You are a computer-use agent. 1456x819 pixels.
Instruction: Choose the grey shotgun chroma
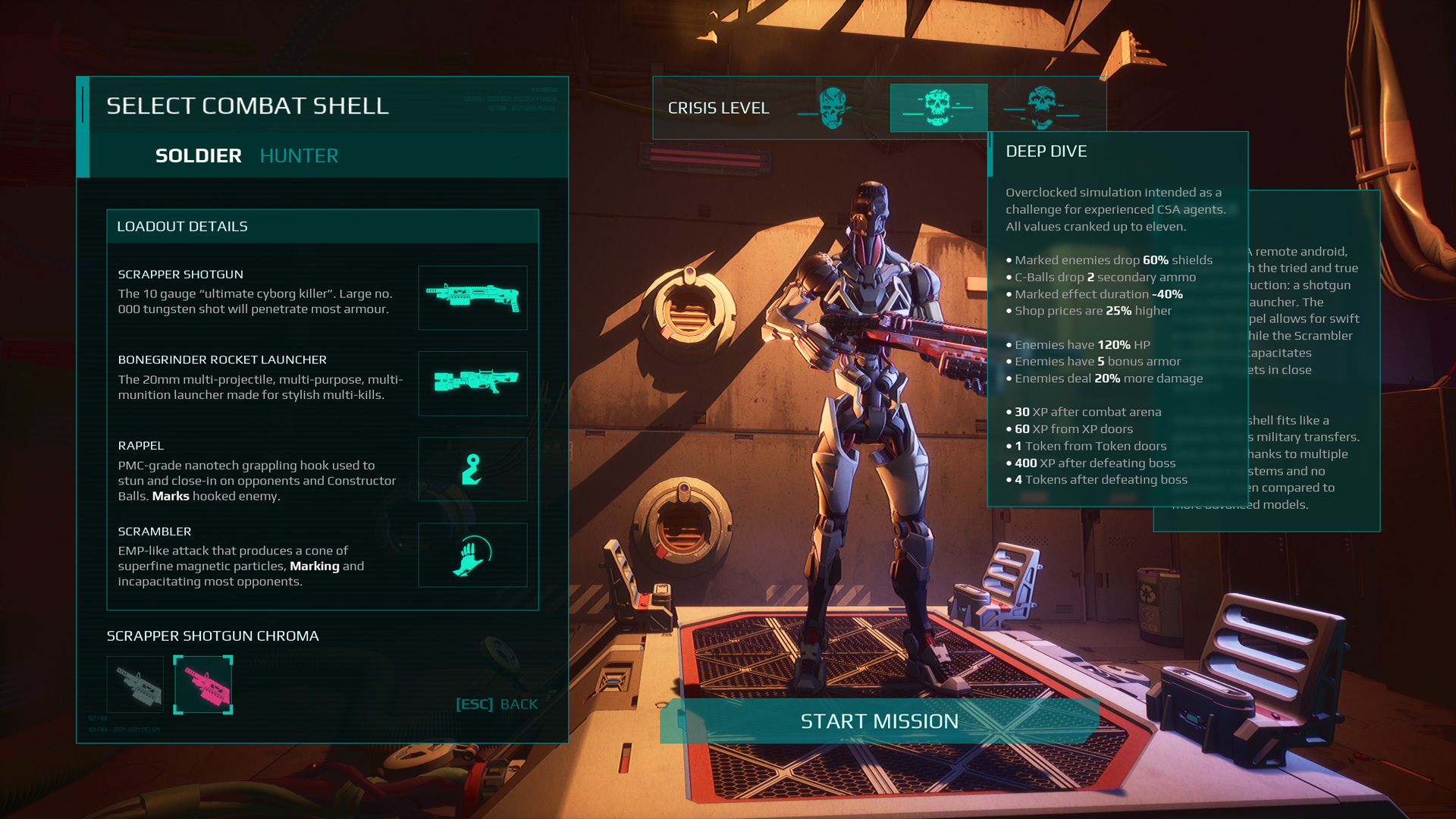[135, 685]
